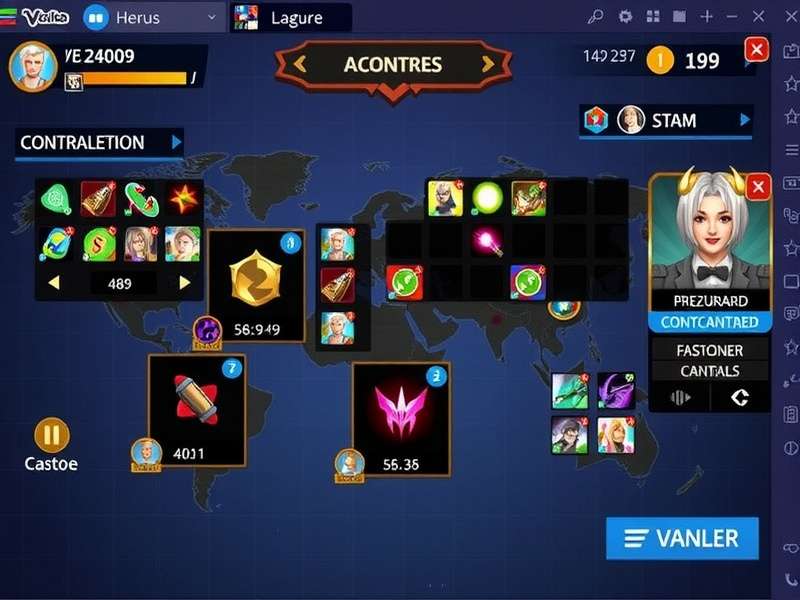
Task: Click left arrow beside 489 counter
Action: tap(54, 283)
